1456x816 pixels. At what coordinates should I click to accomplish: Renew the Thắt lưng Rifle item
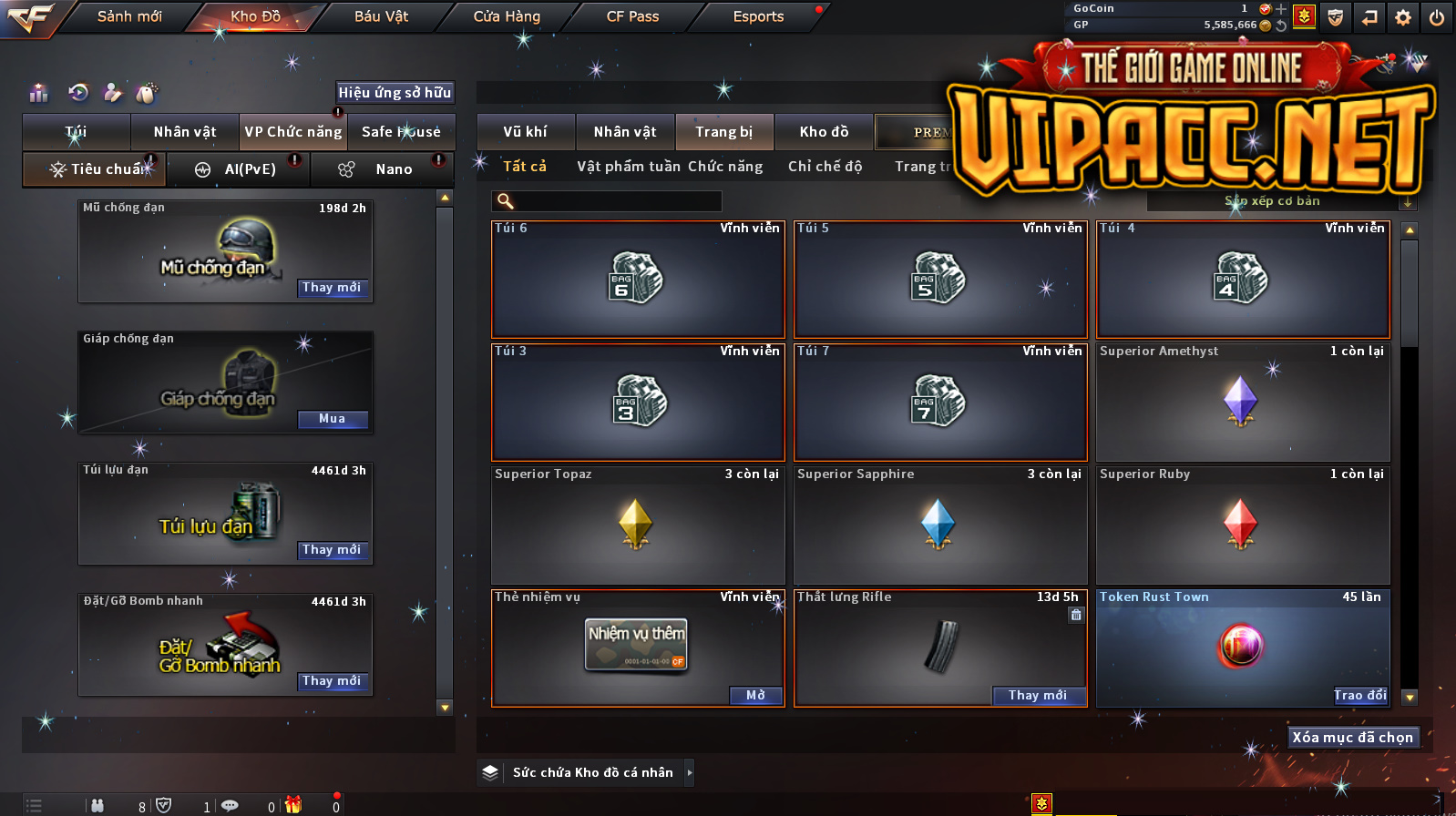1038,696
